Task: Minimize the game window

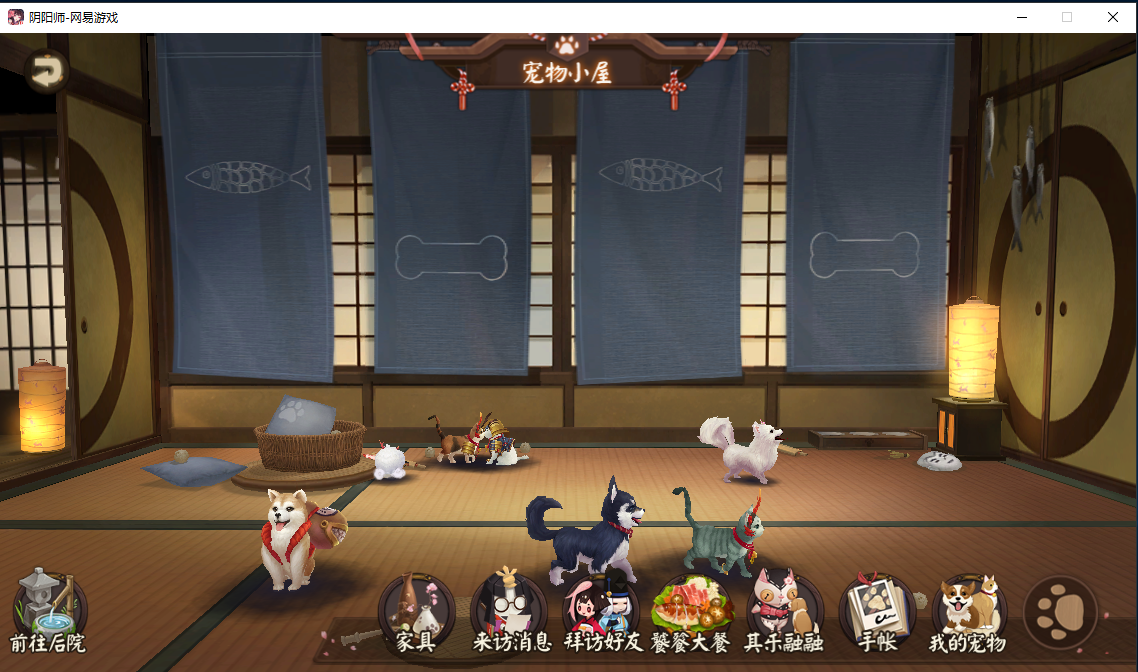Action: click(x=1021, y=17)
